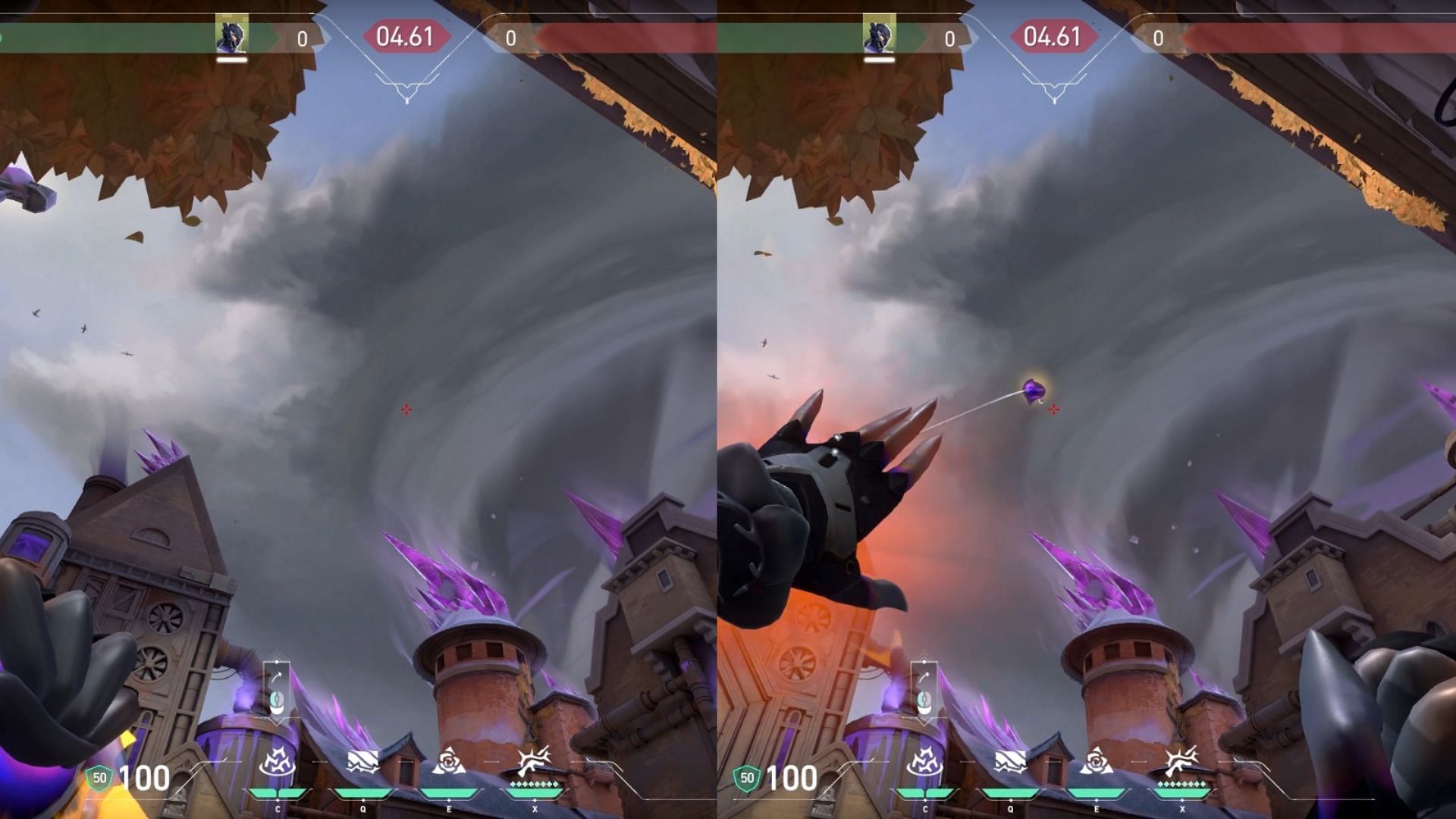
Task: Click the health value showing 100
Action: point(146,777)
